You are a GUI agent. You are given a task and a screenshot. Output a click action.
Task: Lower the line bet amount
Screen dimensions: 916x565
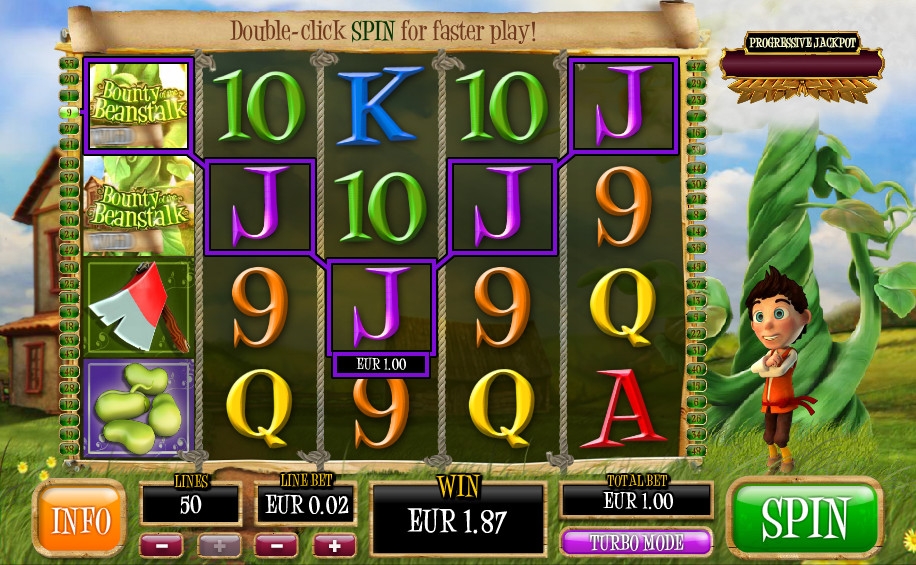[x=276, y=546]
